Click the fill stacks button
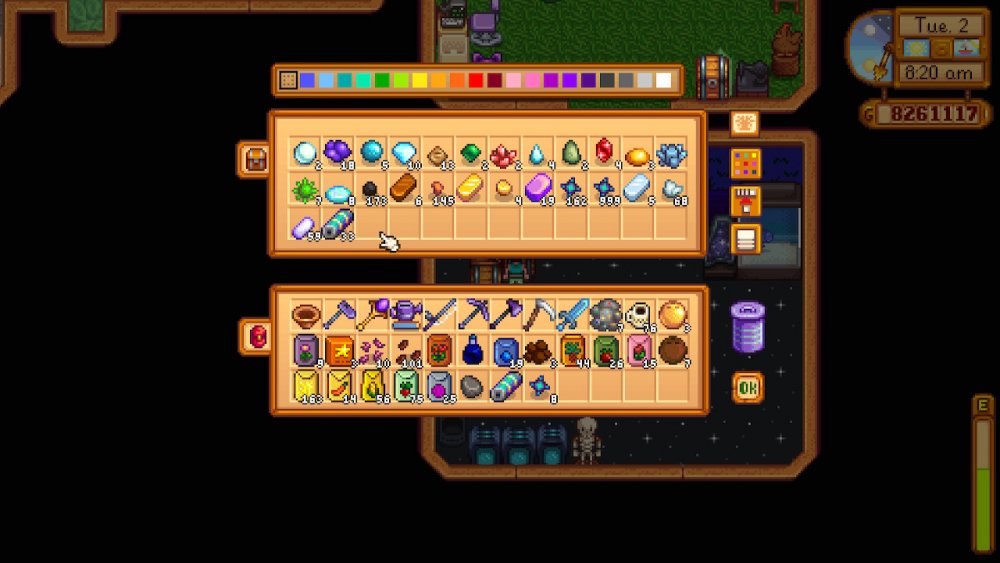1000x563 pixels. pos(745,201)
